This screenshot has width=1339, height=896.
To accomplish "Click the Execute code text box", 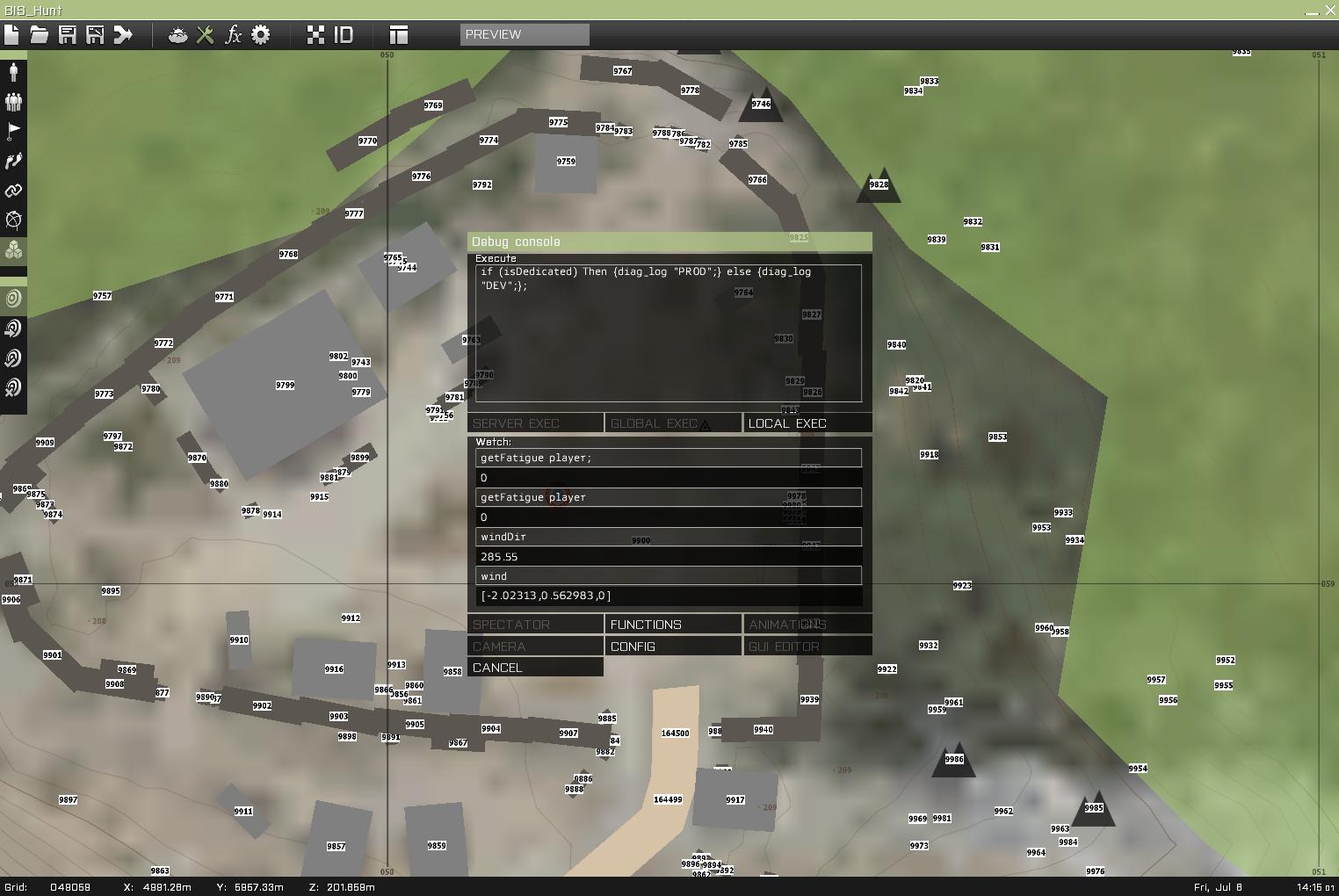I will coord(668,334).
